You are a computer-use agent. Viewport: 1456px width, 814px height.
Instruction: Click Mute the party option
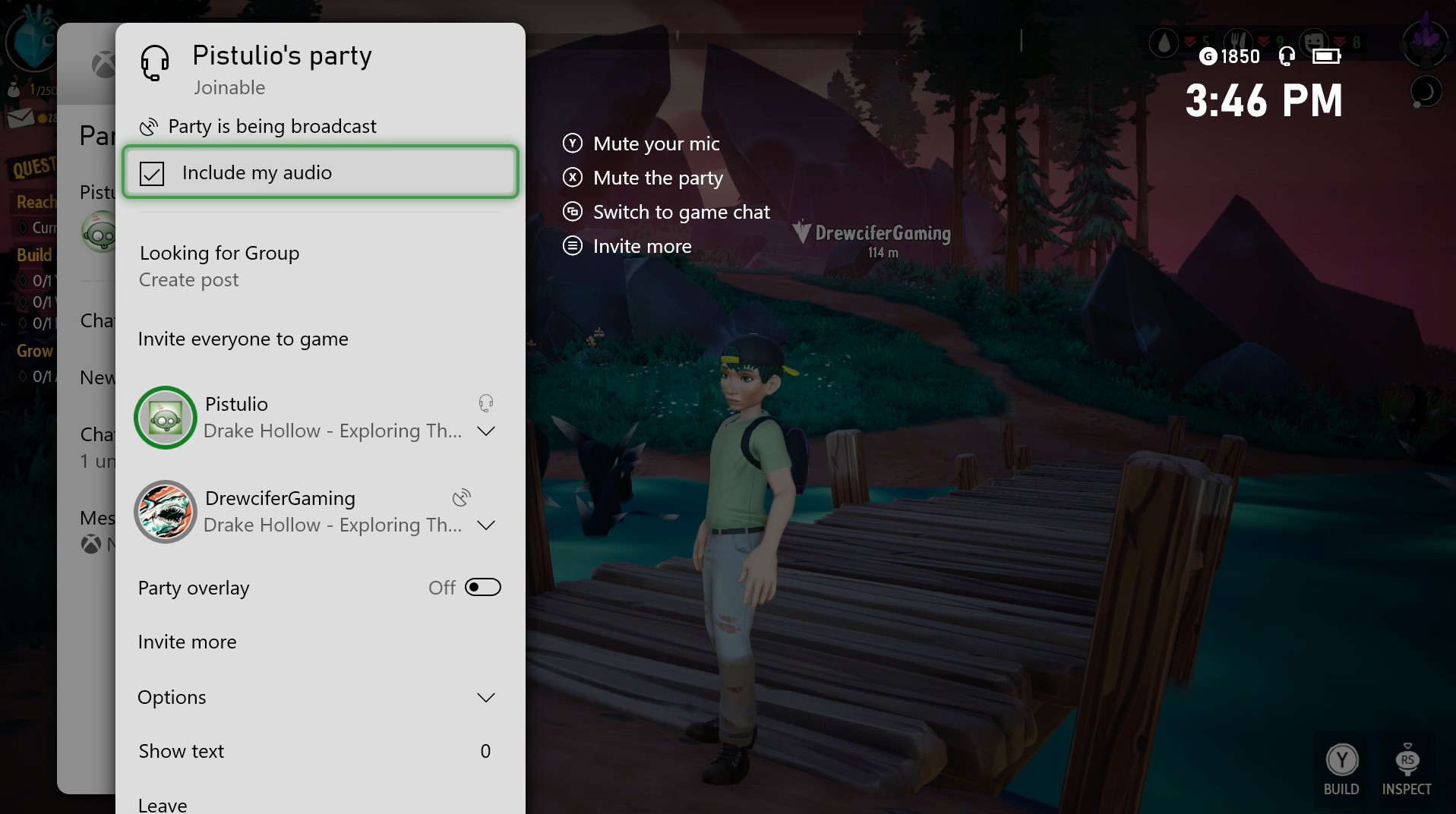click(x=658, y=177)
